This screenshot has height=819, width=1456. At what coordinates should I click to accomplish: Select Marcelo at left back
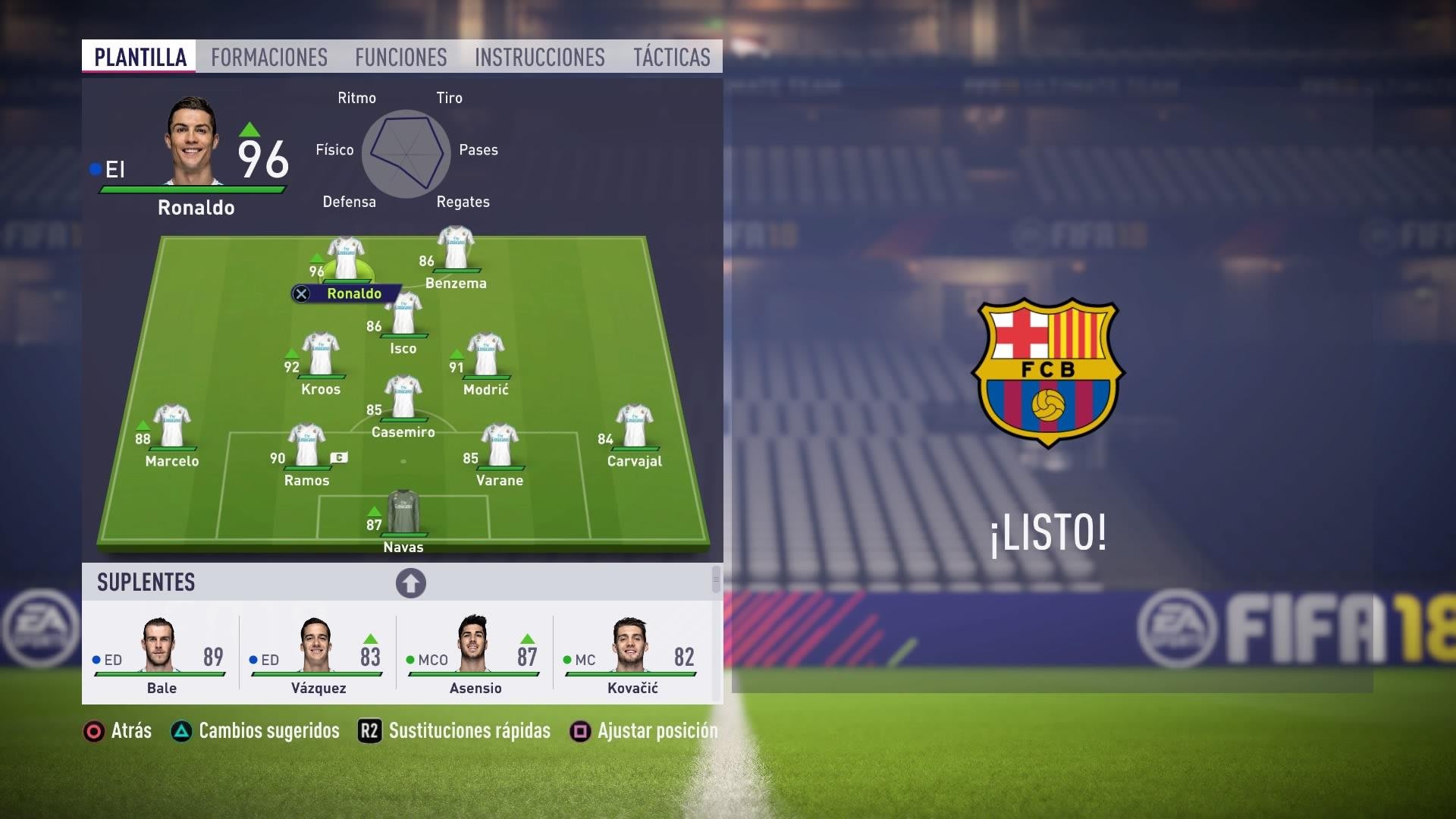[x=172, y=429]
